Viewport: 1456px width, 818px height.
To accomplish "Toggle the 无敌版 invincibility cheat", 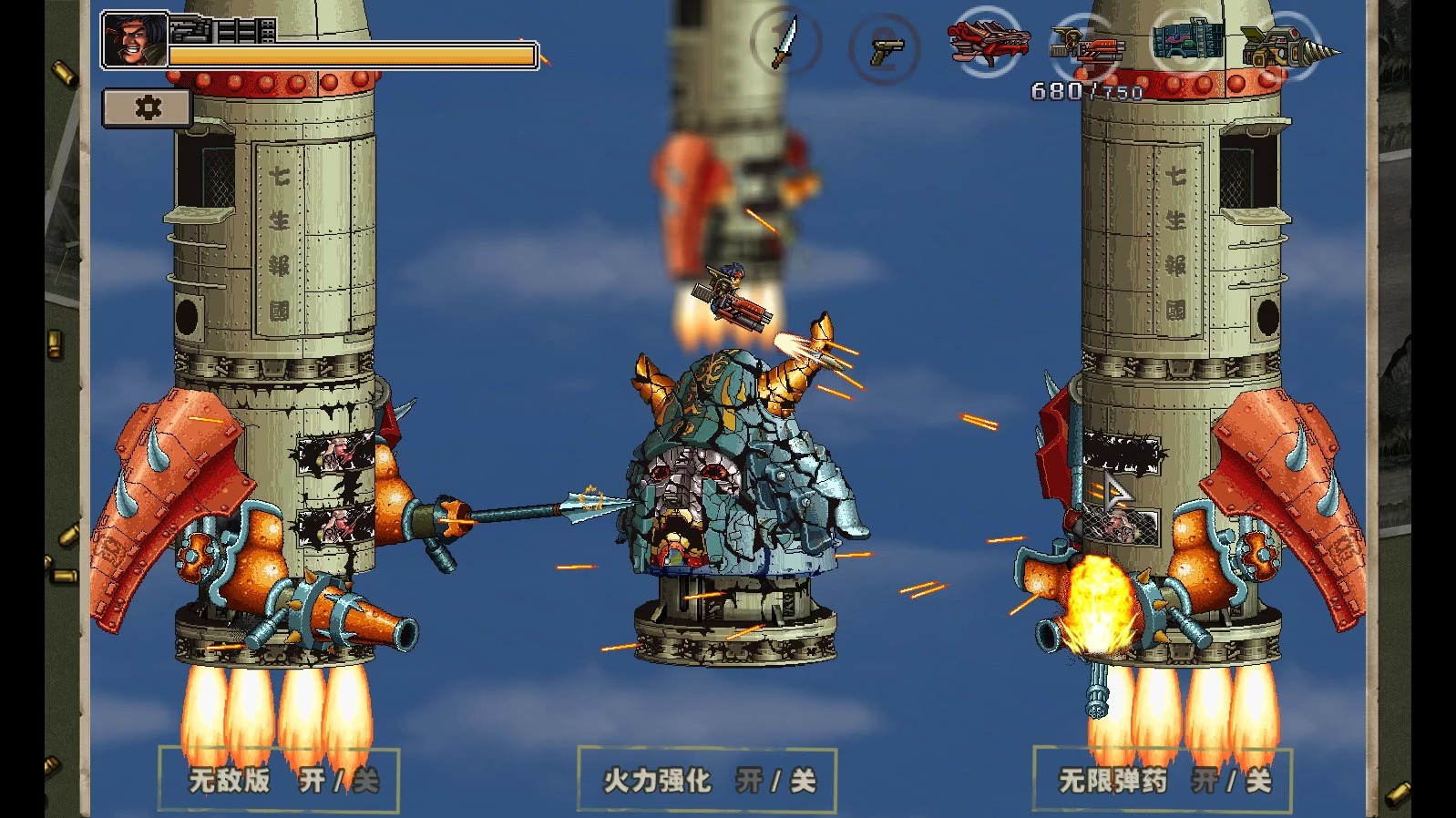I will coord(279,780).
